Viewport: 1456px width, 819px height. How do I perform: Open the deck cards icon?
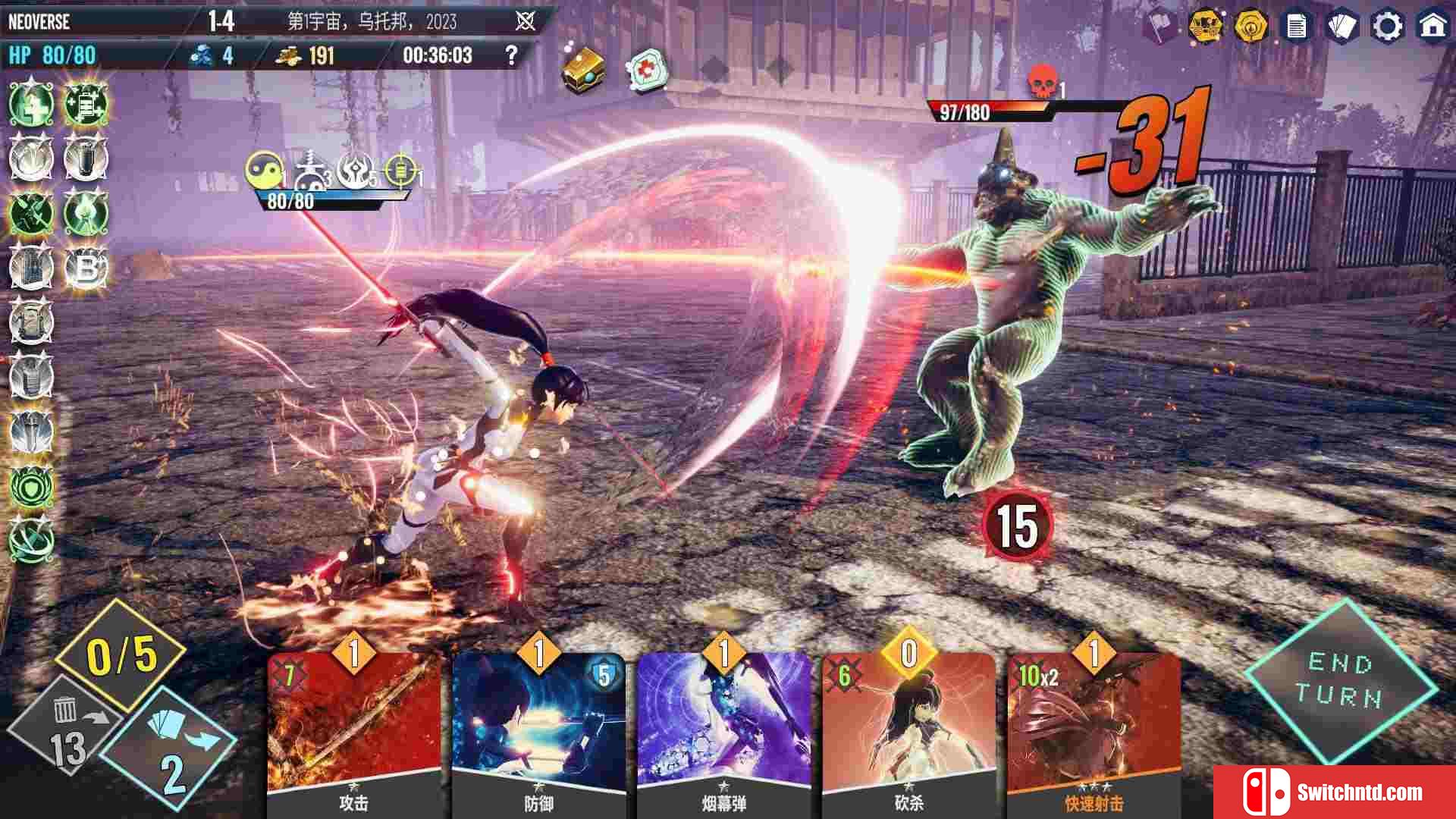coord(1341,27)
